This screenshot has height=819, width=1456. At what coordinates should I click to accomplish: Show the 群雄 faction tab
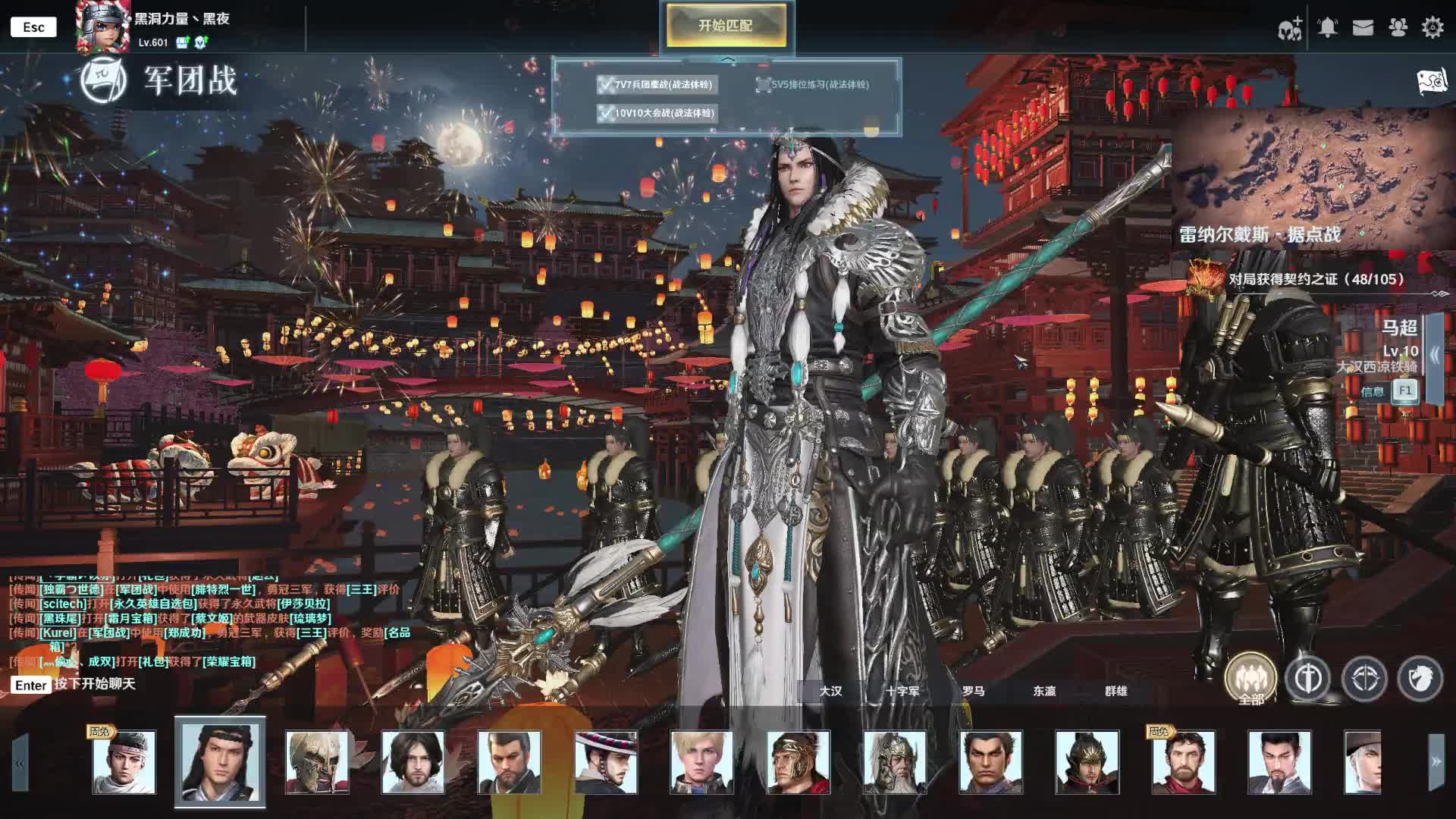coord(1116,691)
